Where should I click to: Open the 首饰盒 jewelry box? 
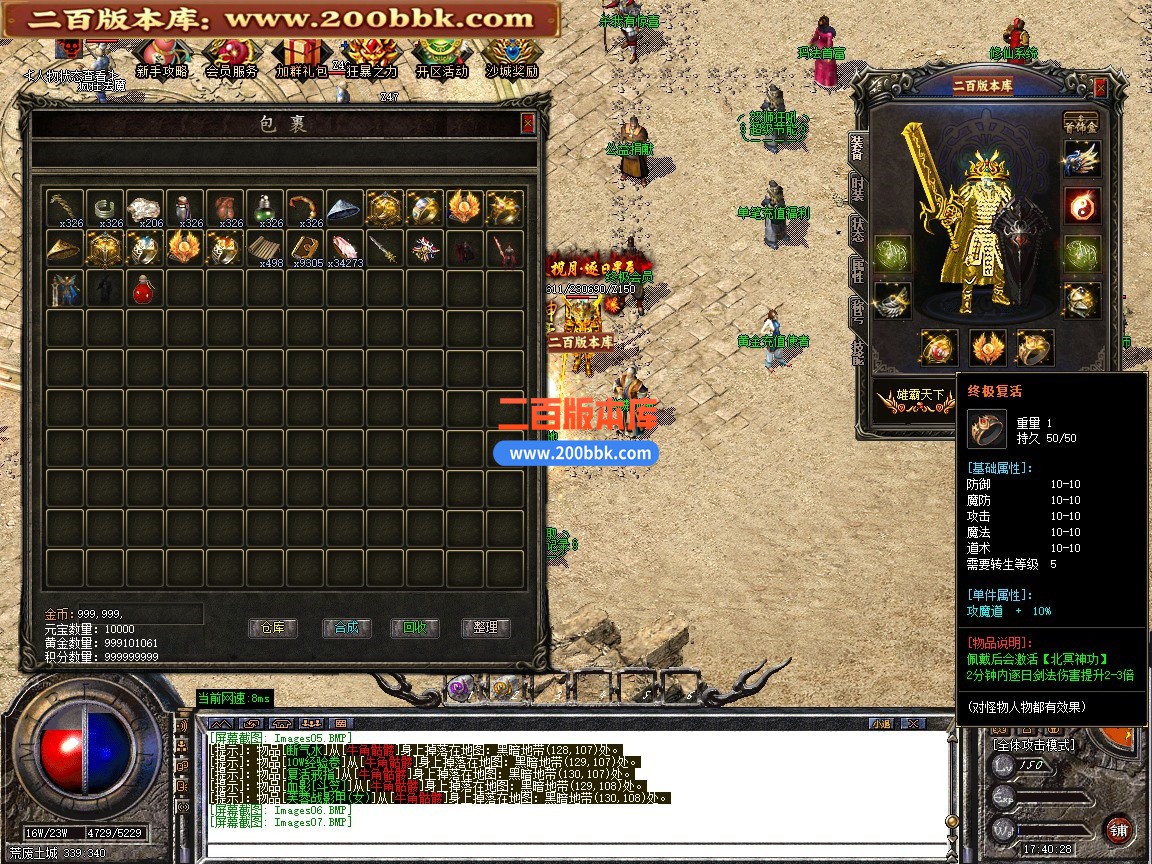pyautogui.click(x=1080, y=121)
